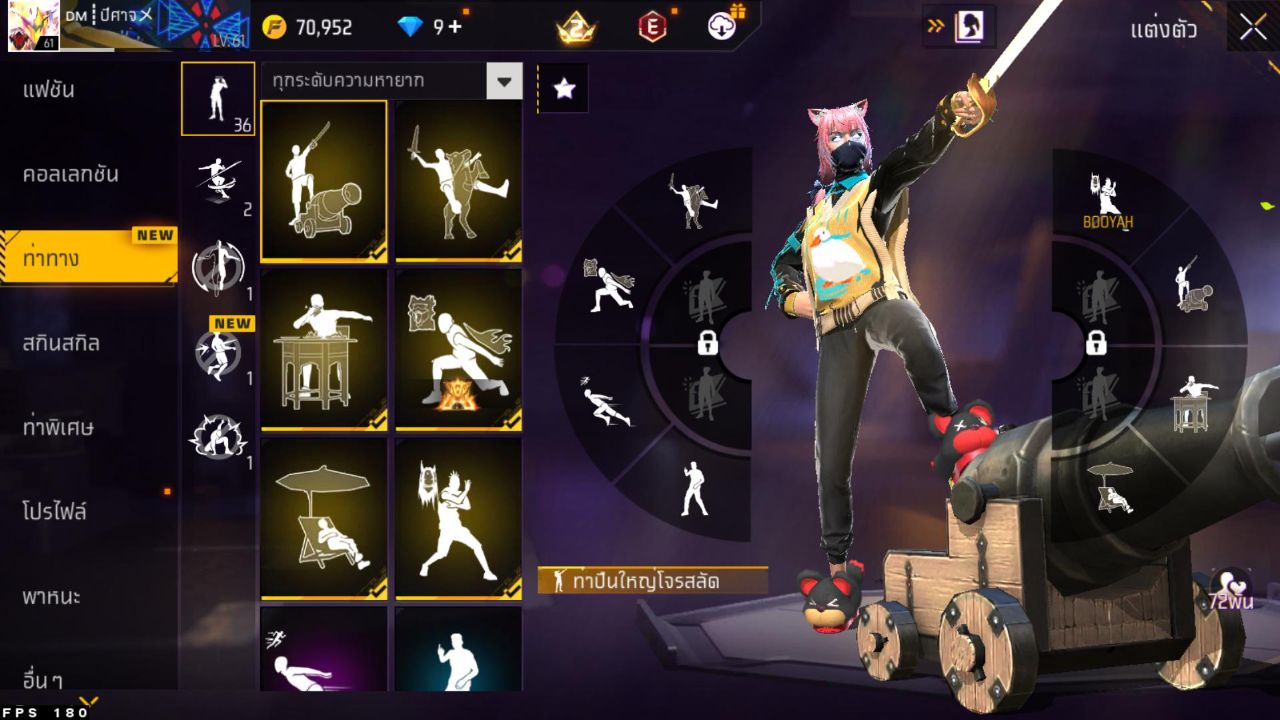Pick the beach umbrella chair emote

322,518
